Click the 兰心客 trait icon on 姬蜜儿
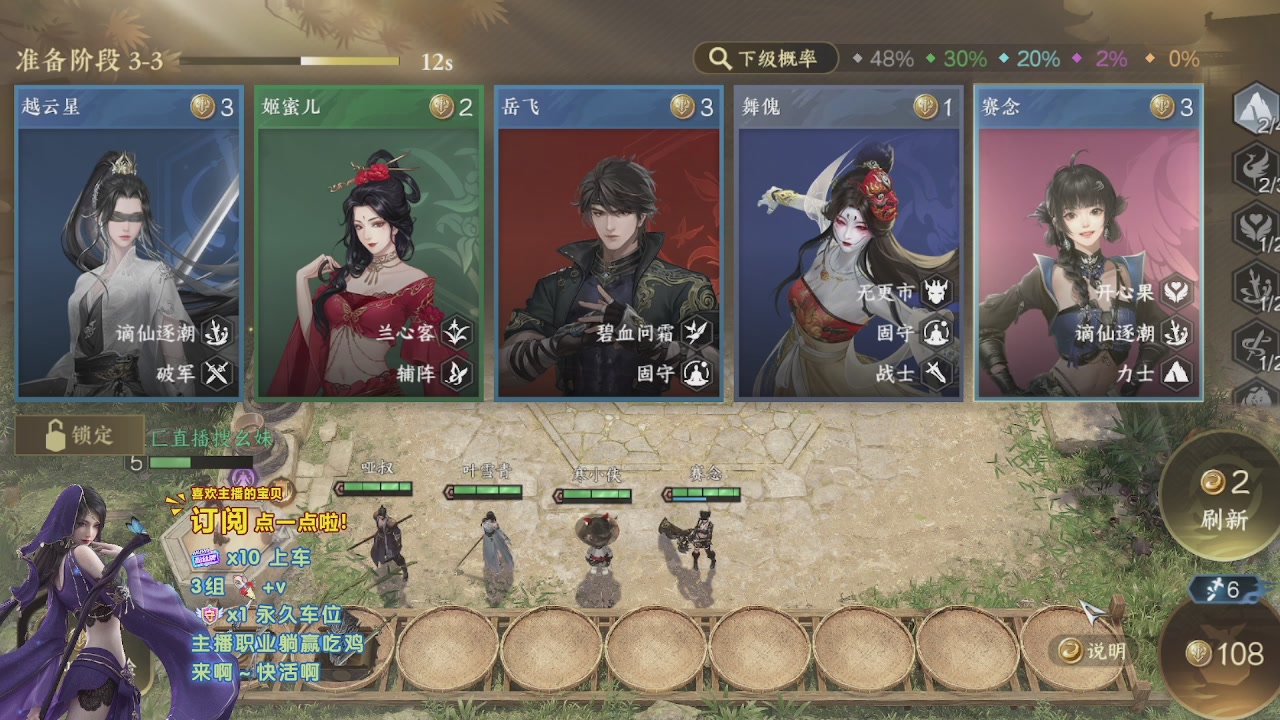Screen dimensions: 1280x720 point(457,333)
